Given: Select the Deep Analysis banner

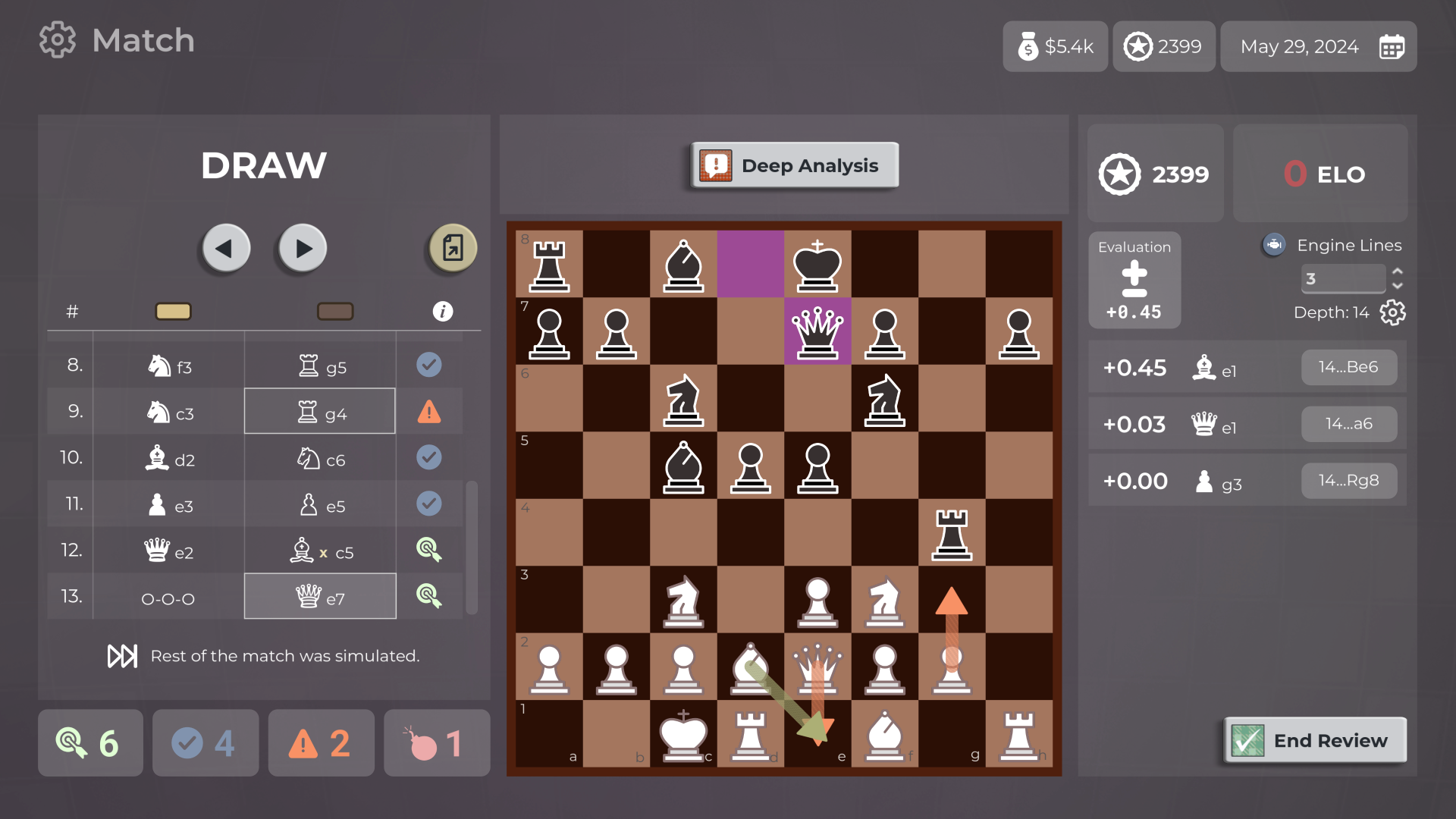Looking at the screenshot, I should click(x=794, y=165).
